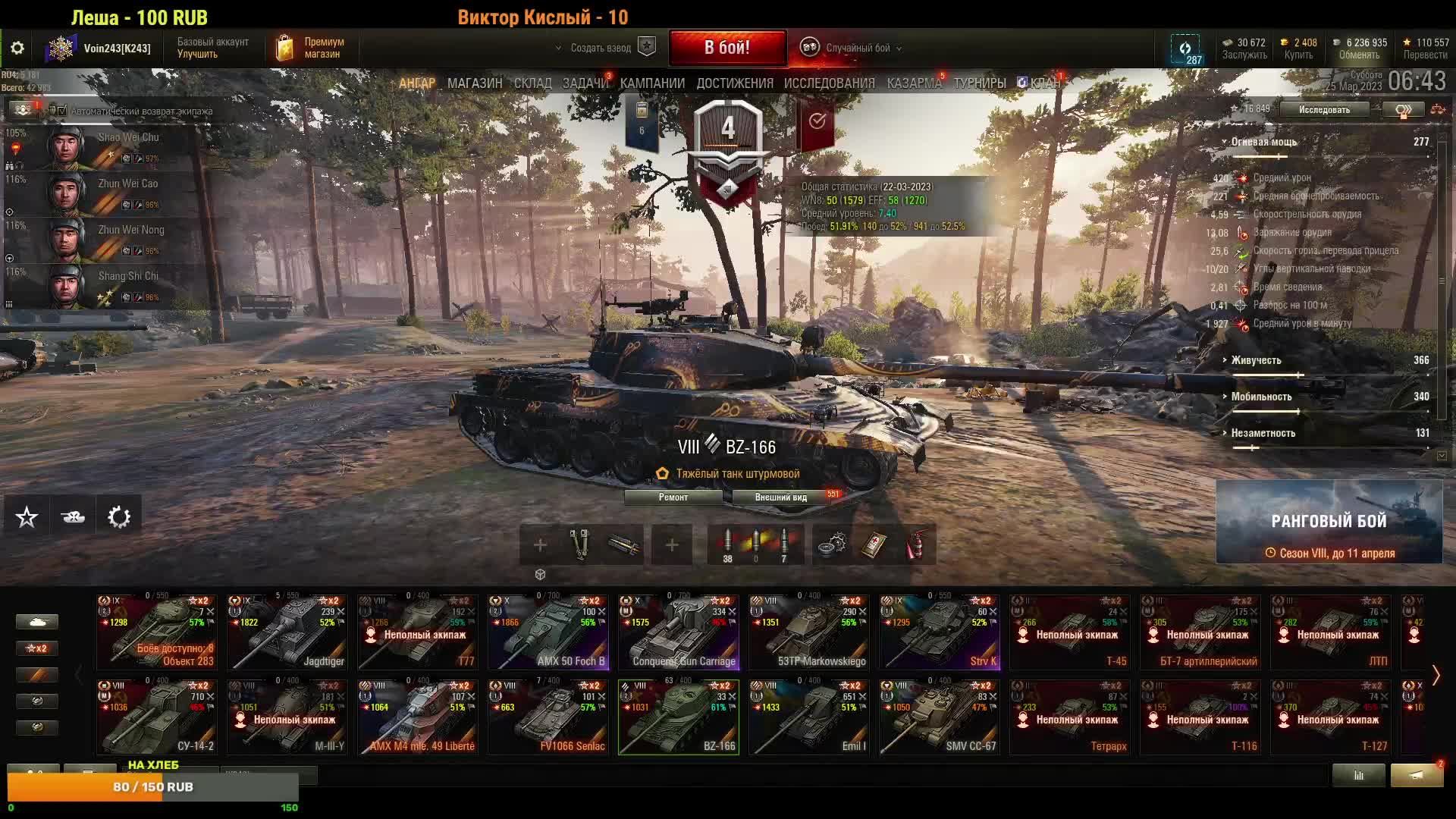Screen dimensions: 1456x819
Task: Toggle automatic crew return checkbox
Action: [x=63, y=111]
